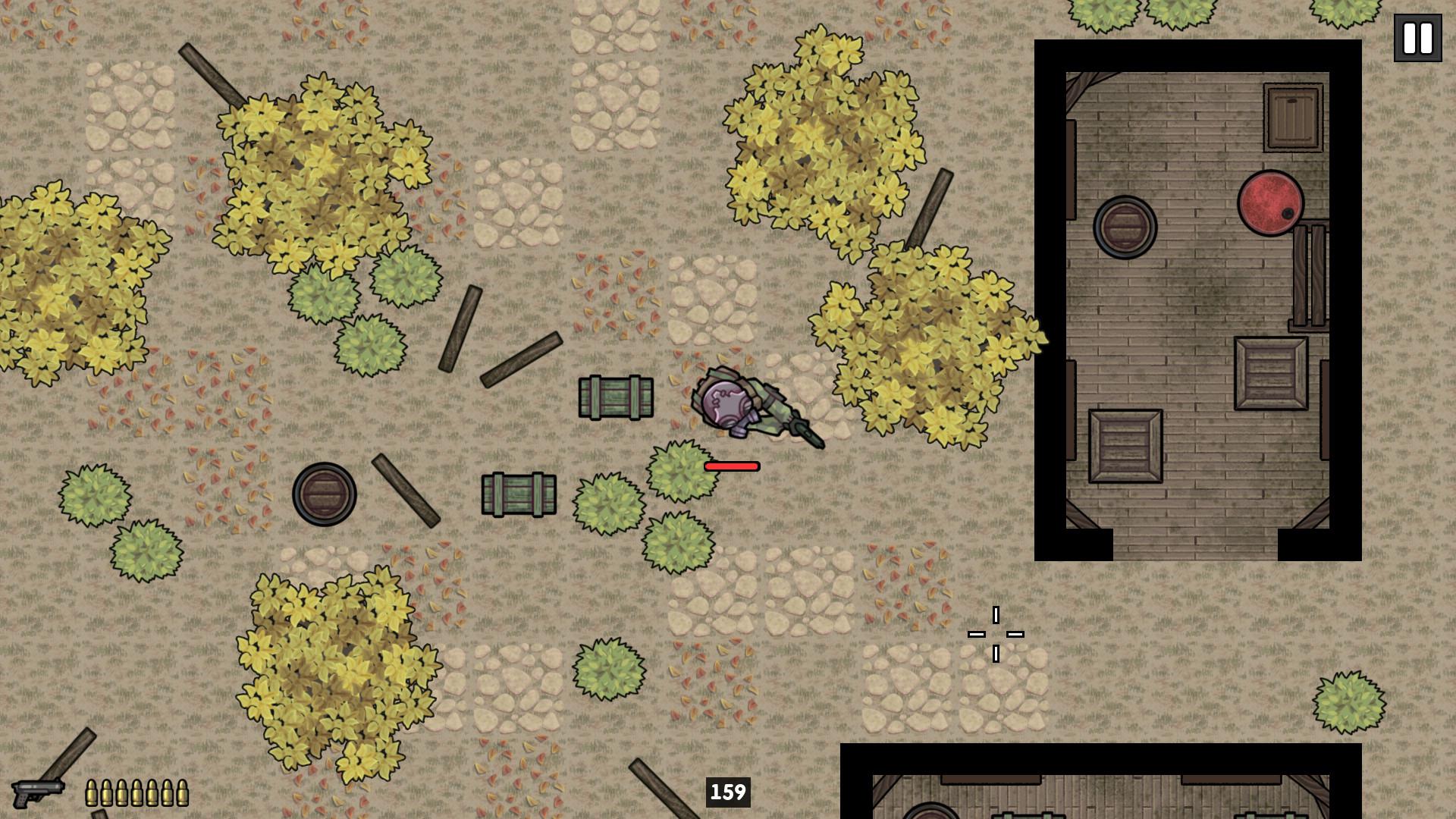Click the first bullet in the ammo row

(91, 792)
